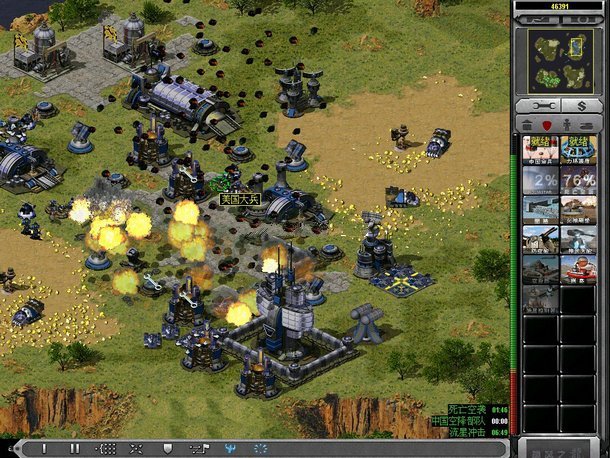
Task: Select the cameo showing 2% progress
Action: pos(540,179)
